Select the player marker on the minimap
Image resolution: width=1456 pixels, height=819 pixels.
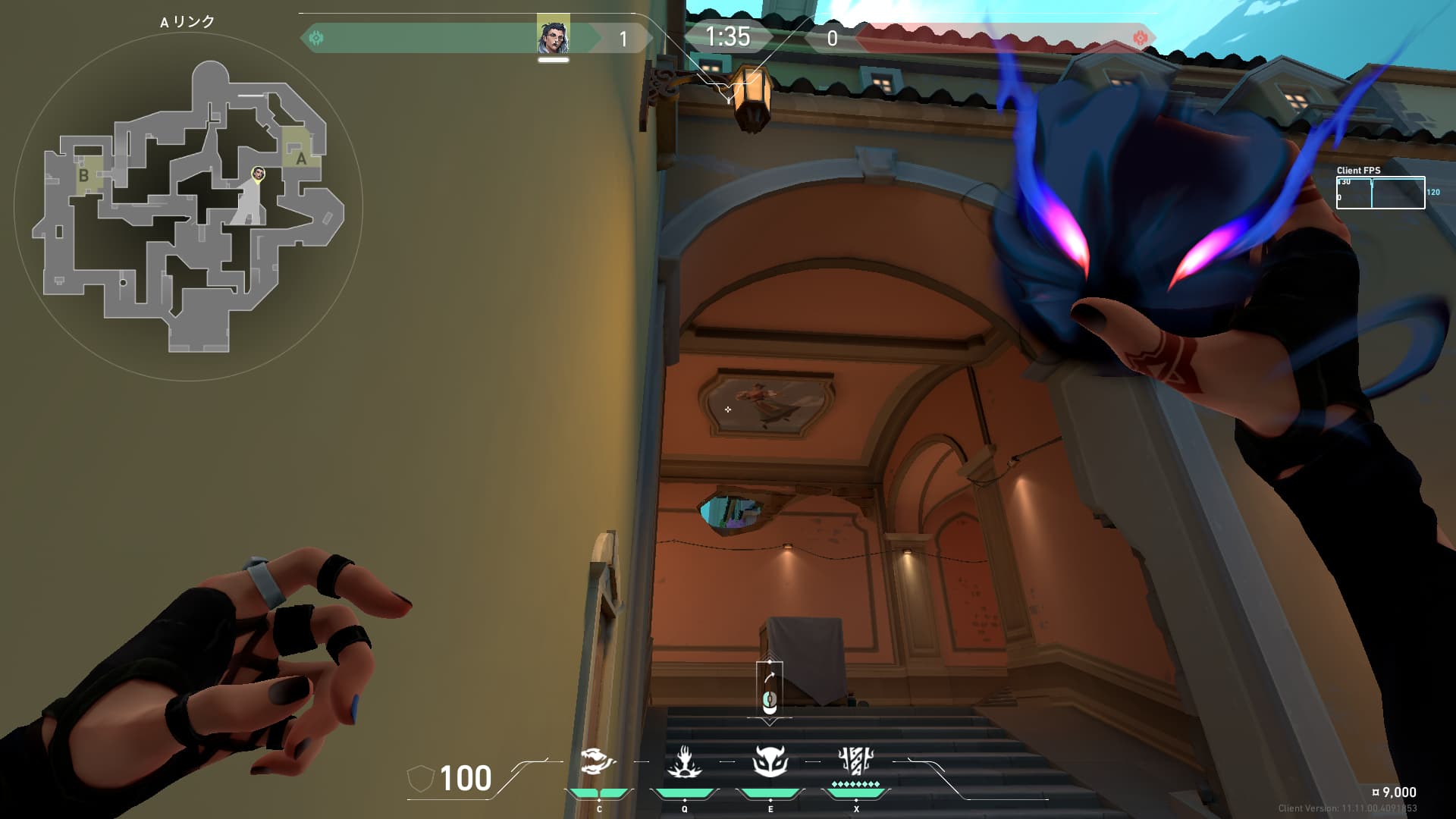pos(259,174)
